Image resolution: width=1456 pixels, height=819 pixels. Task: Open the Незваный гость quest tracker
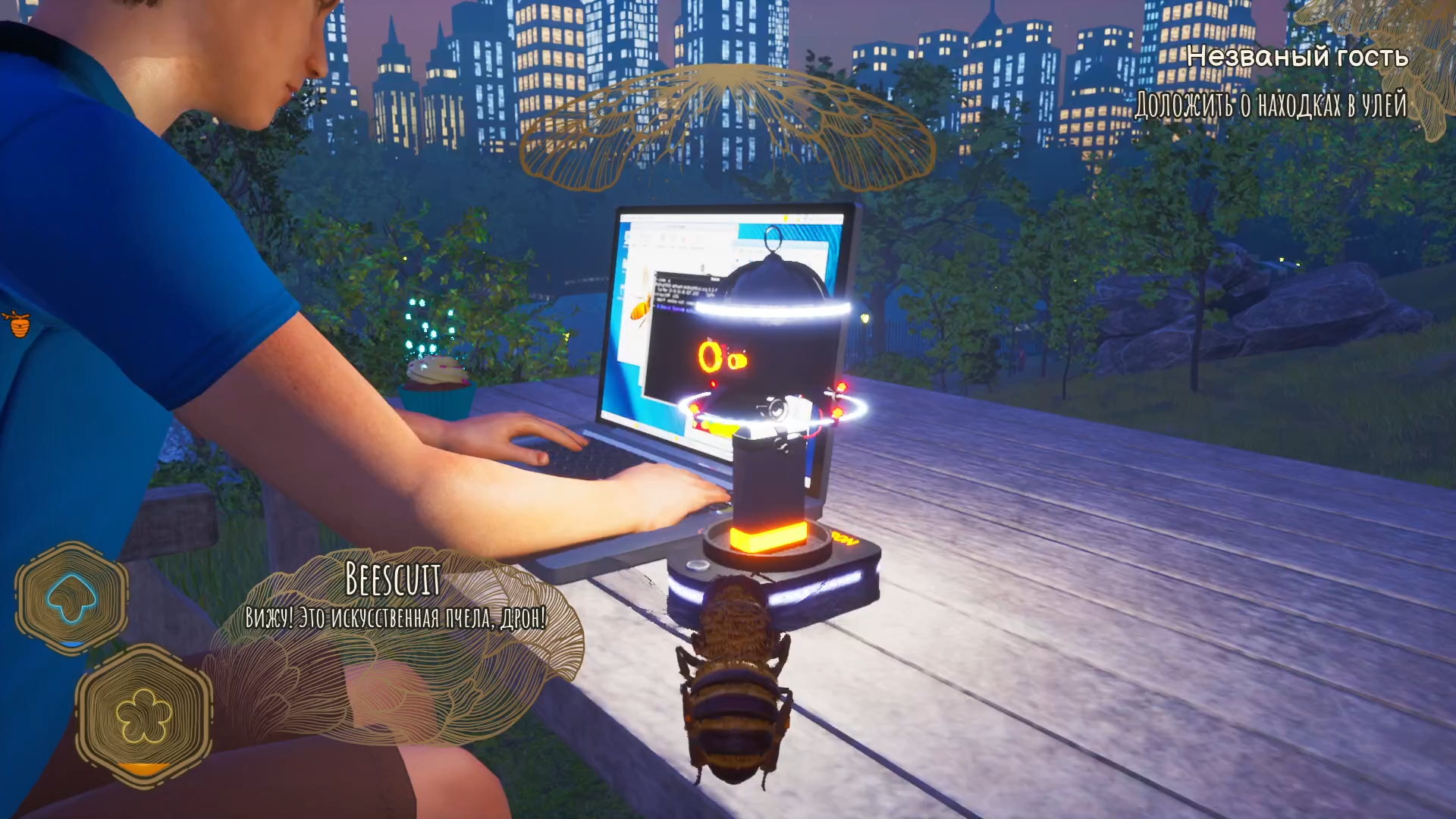click(x=1297, y=57)
